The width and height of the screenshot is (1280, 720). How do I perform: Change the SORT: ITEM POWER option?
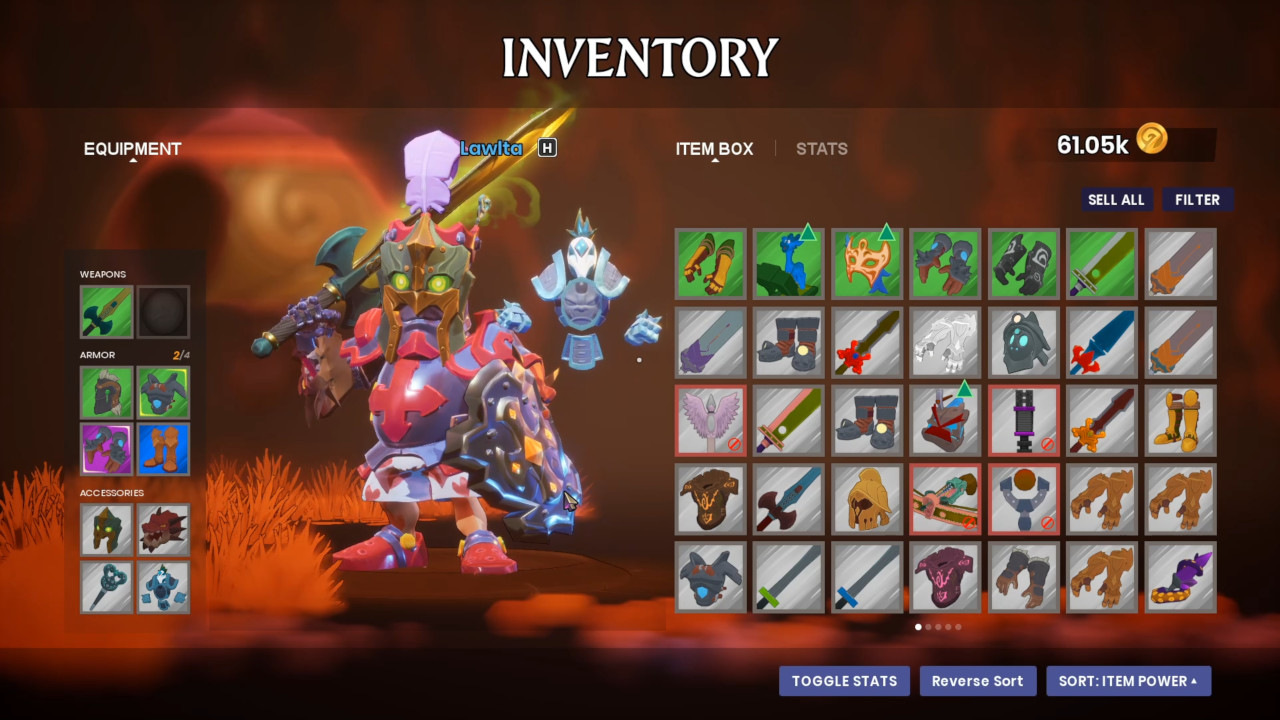pyautogui.click(x=1128, y=681)
